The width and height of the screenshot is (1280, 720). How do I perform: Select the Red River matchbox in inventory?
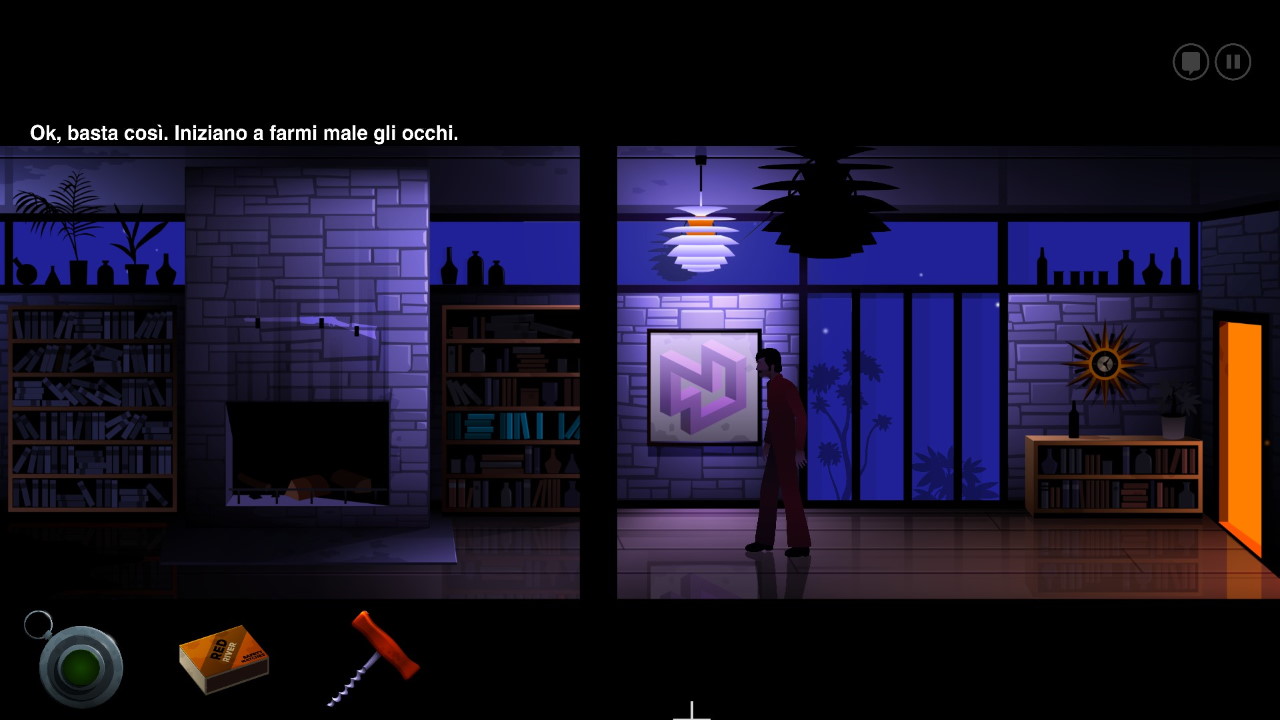pyautogui.click(x=224, y=659)
